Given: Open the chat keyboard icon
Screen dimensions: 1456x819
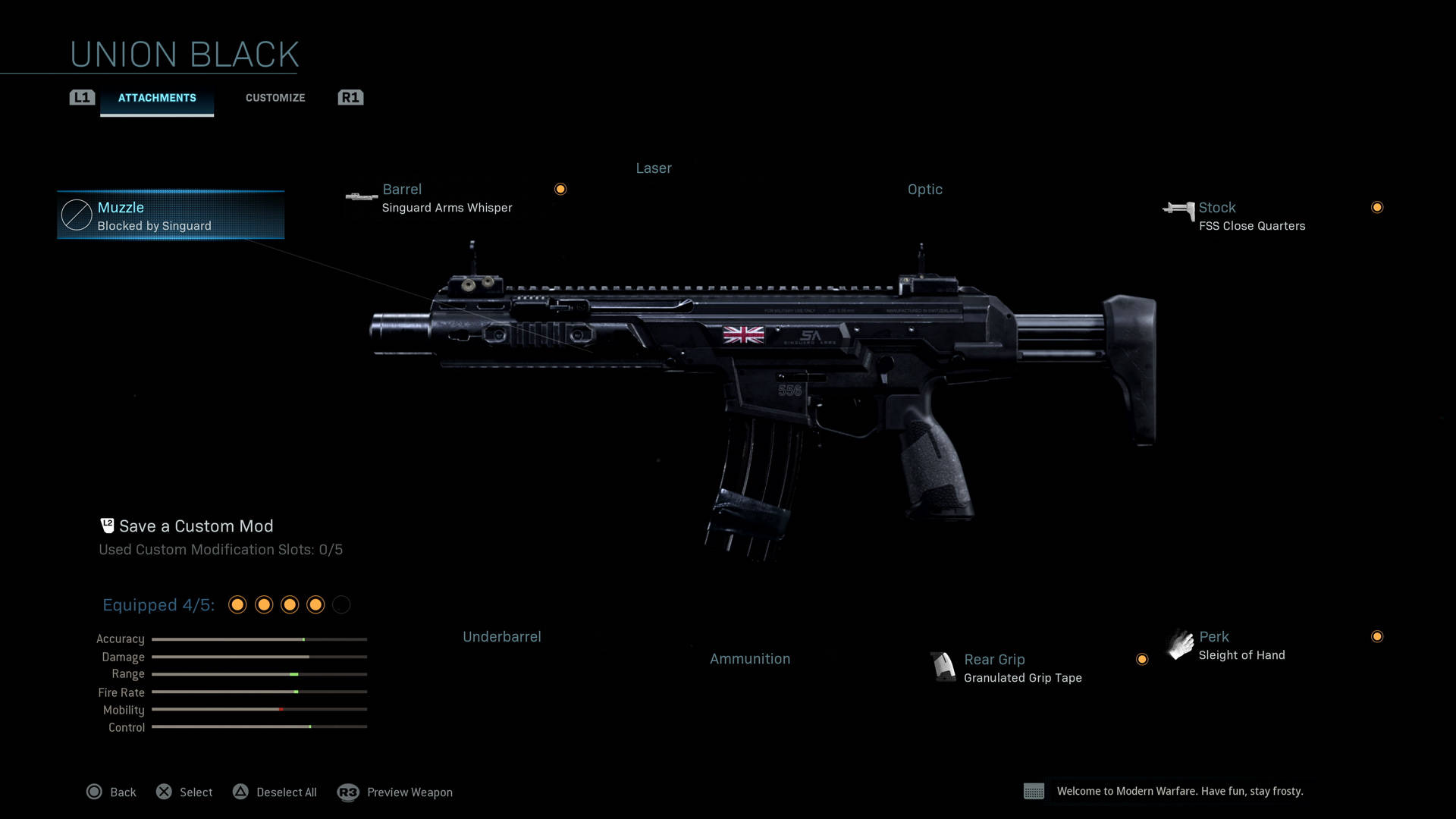Looking at the screenshot, I should click(x=1034, y=792).
